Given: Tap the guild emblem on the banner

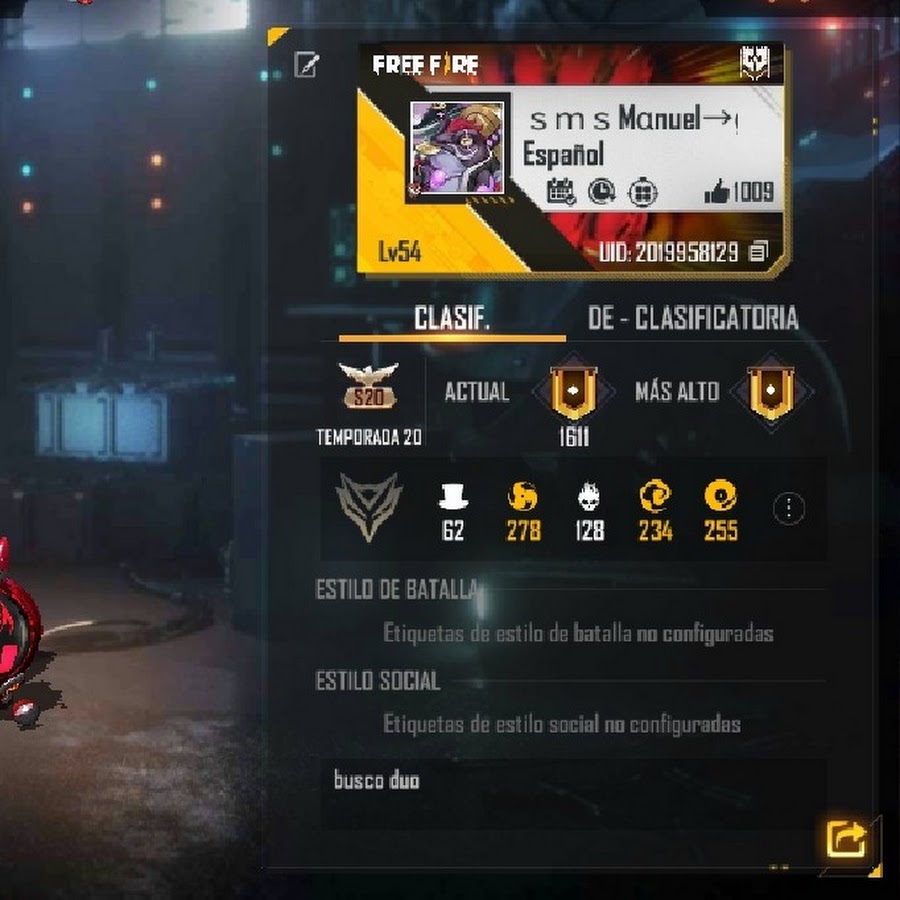Looking at the screenshot, I should pyautogui.click(x=753, y=66).
